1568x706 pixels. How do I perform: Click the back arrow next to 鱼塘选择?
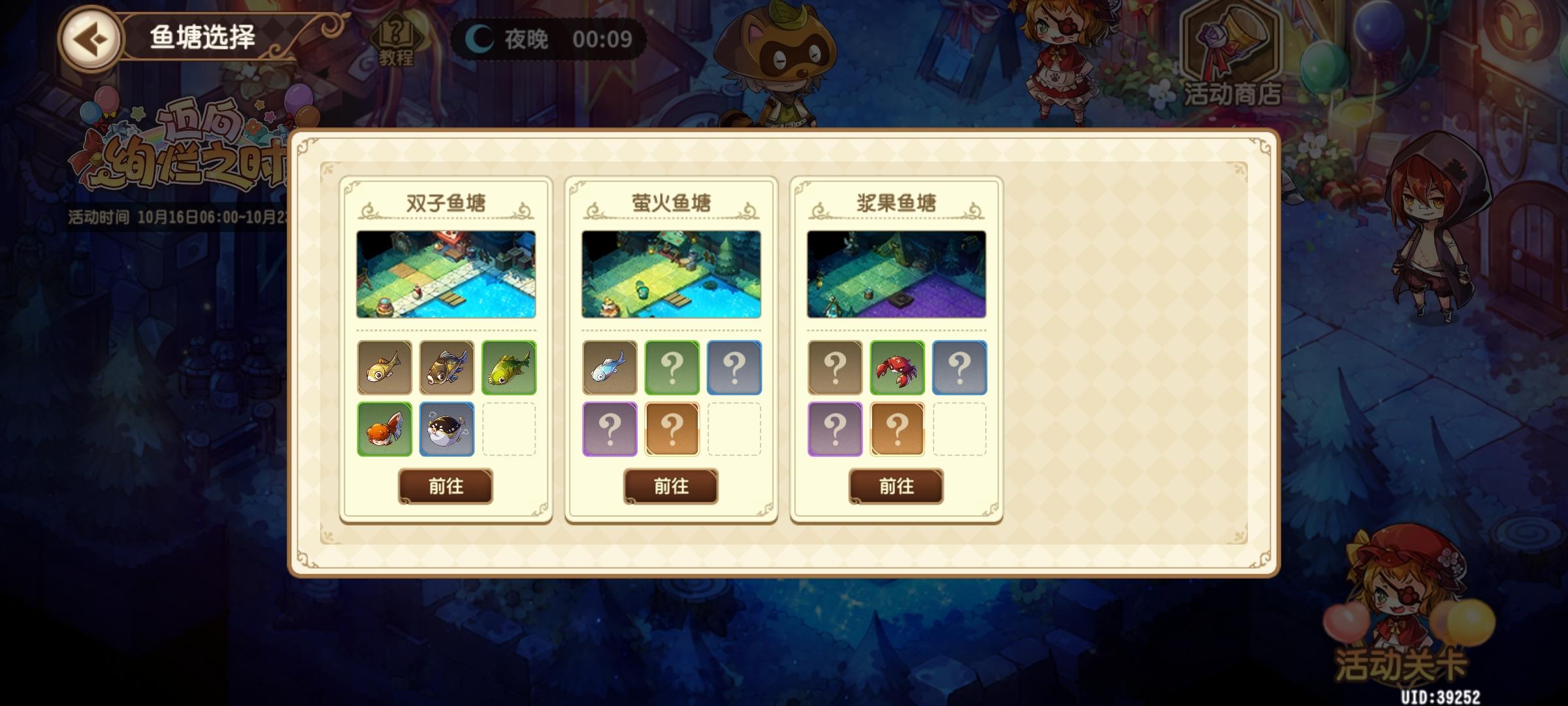(95, 39)
